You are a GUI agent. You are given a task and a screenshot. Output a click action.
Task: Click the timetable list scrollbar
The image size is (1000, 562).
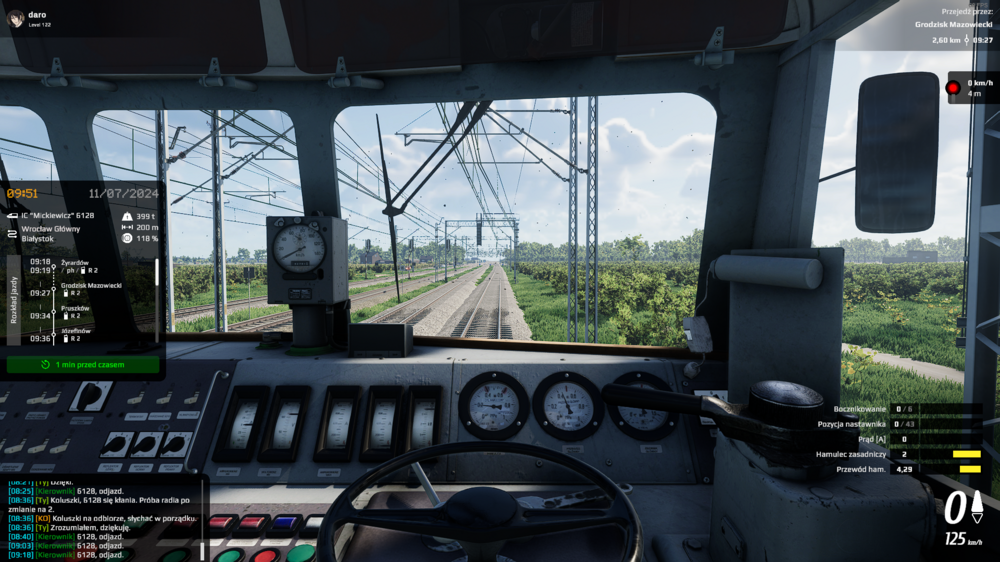tap(156, 272)
